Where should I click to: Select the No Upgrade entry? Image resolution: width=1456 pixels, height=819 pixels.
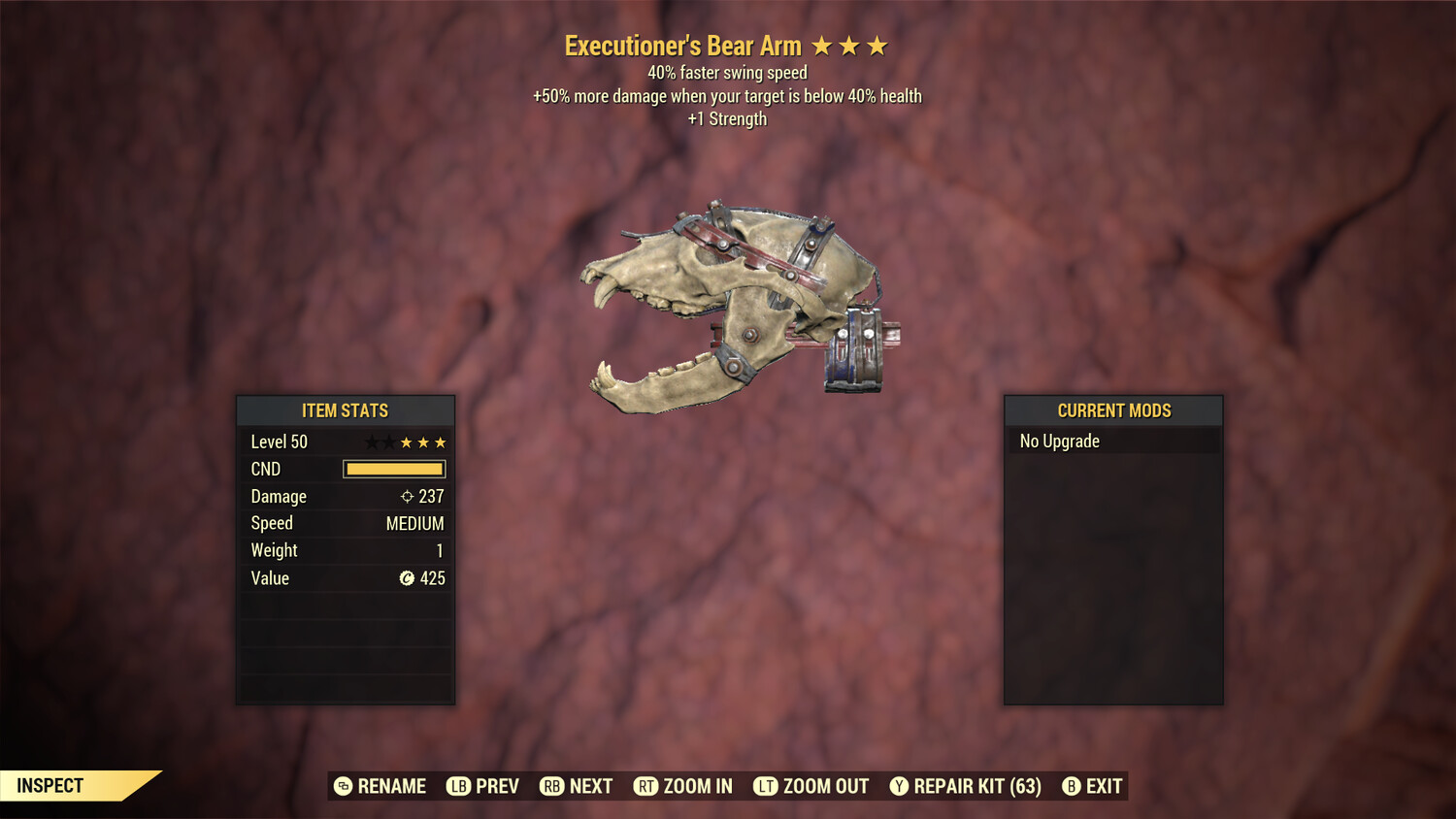(x=1058, y=441)
